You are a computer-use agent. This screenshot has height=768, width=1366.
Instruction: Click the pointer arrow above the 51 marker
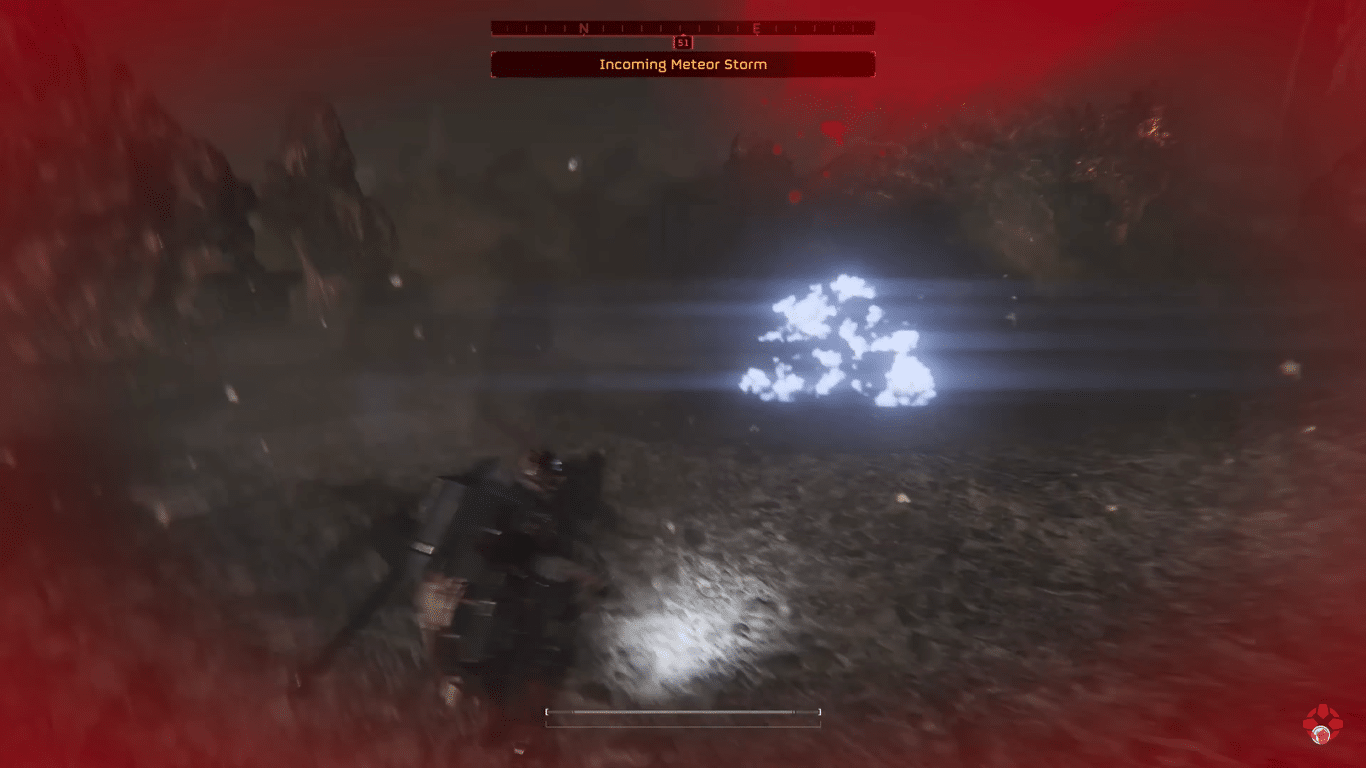684,33
